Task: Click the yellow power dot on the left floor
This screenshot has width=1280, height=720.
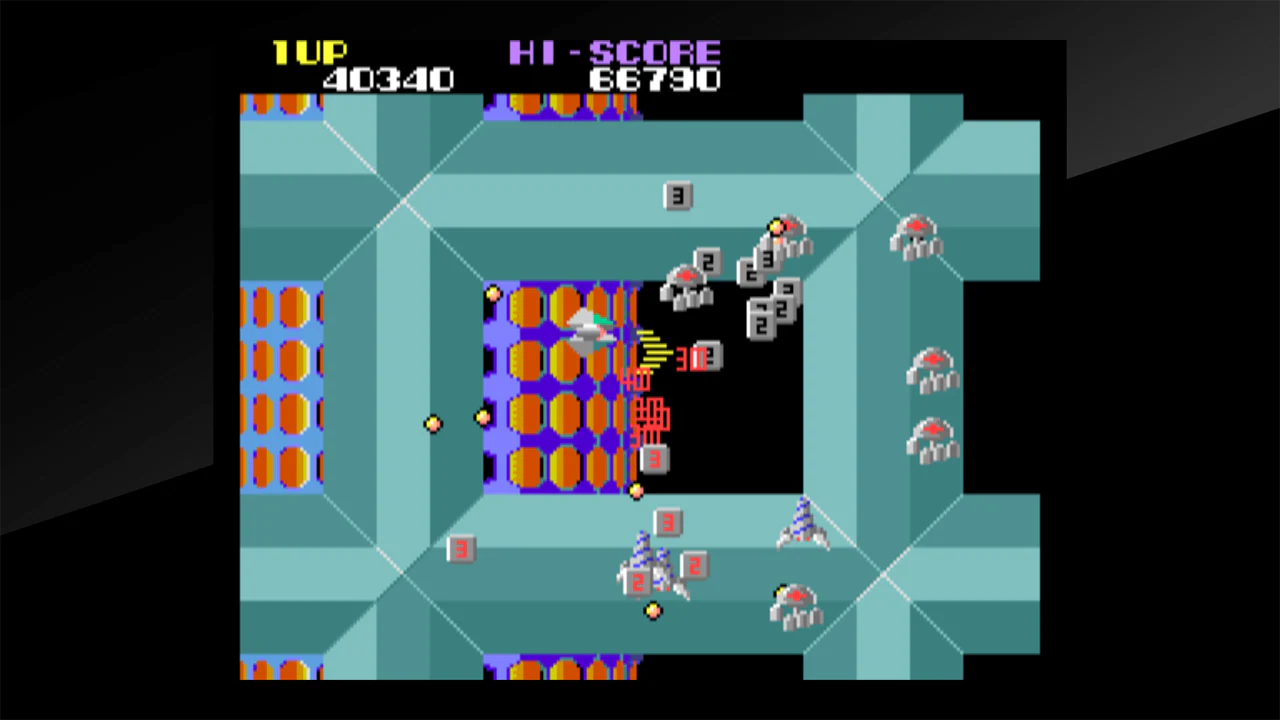Action: coord(433,424)
